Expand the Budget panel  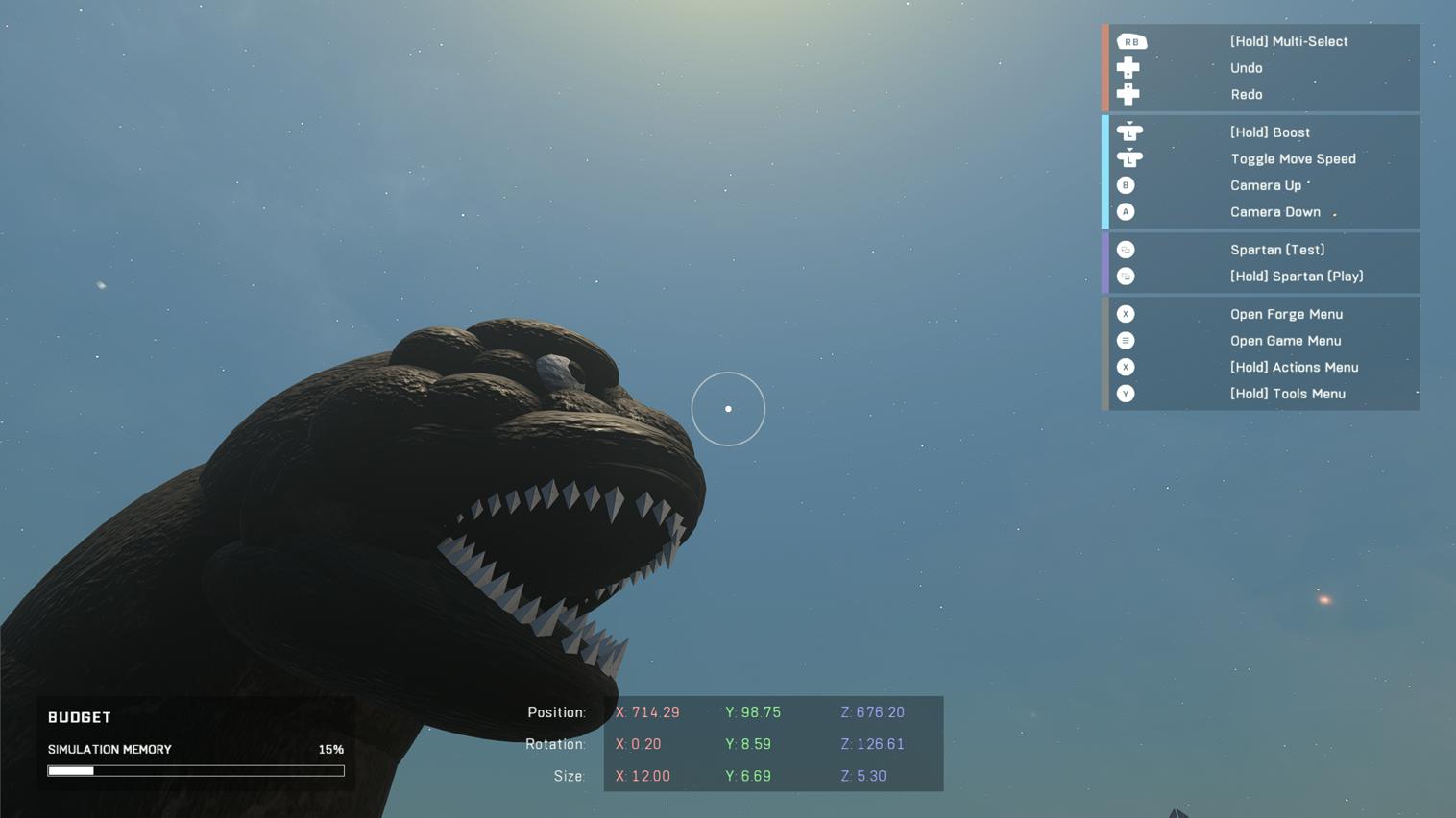tap(80, 716)
